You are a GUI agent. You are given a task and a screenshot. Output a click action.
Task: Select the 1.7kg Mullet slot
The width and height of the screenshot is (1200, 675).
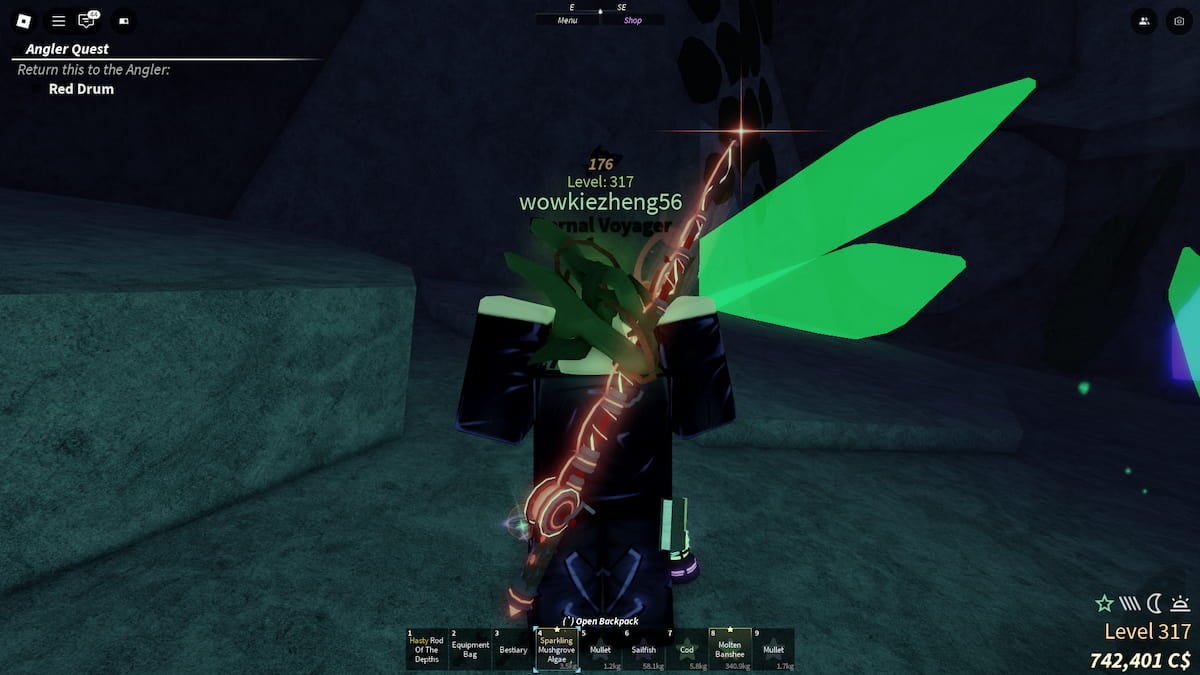pos(773,649)
